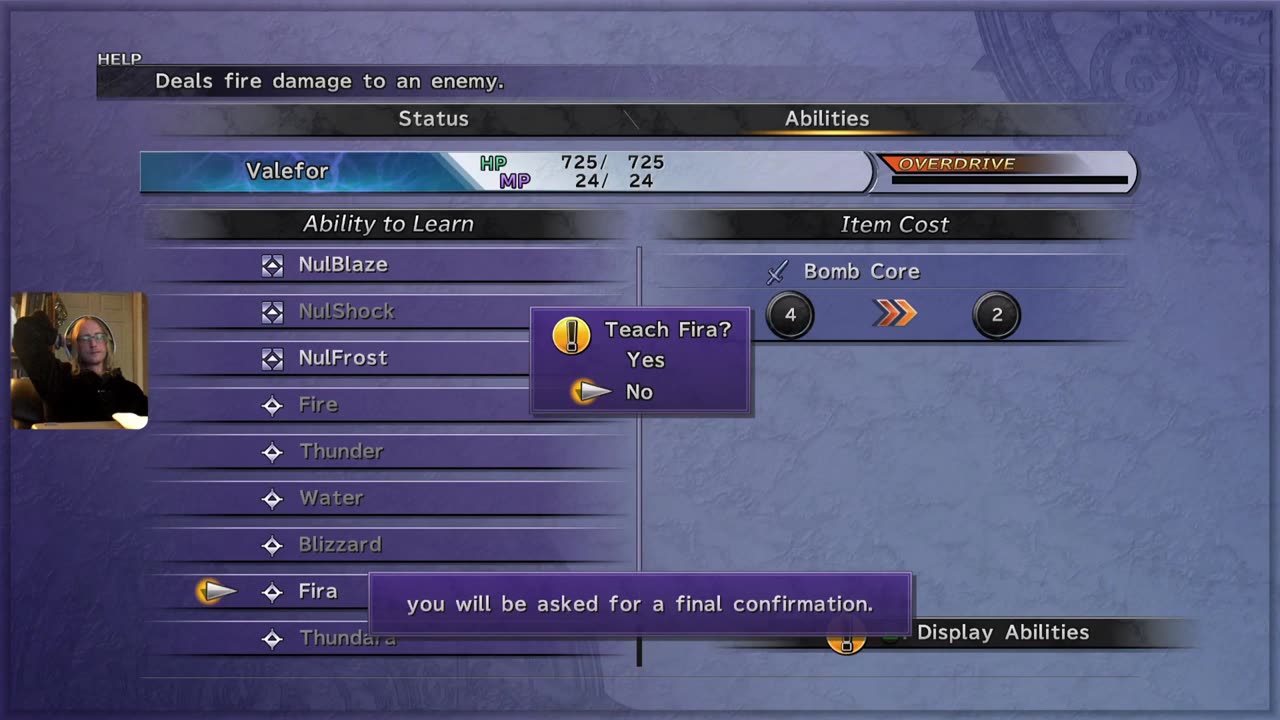Choose No in the Teach Fira prompt
1280x720 pixels.
tap(639, 392)
